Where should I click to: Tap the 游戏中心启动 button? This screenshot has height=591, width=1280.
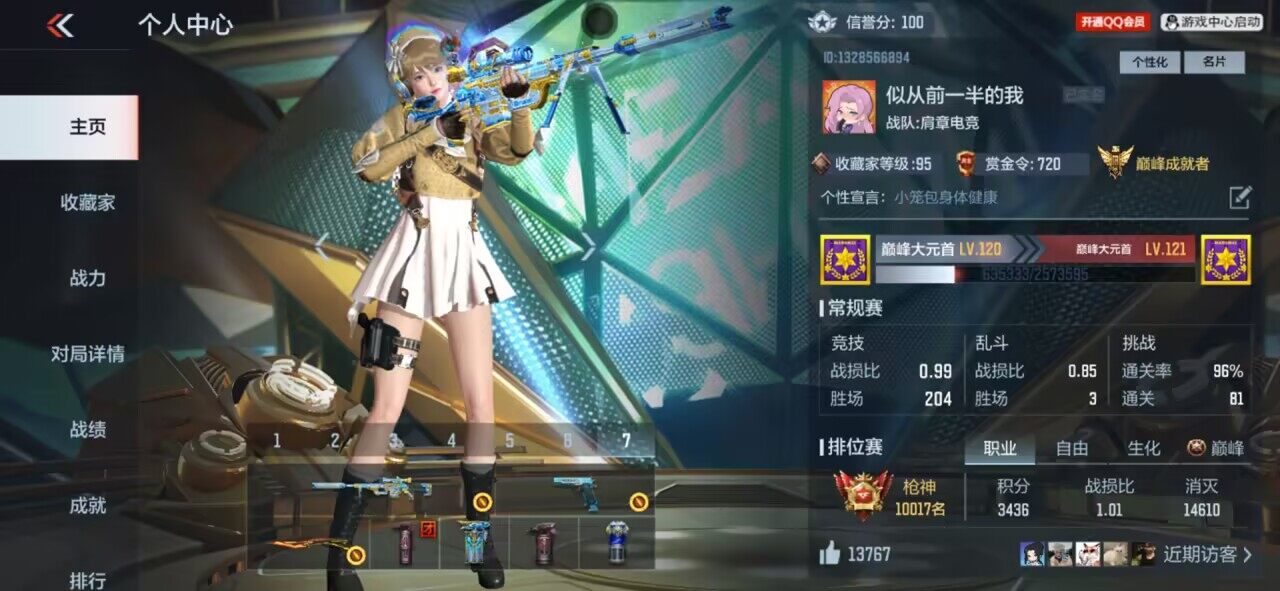(1213, 22)
